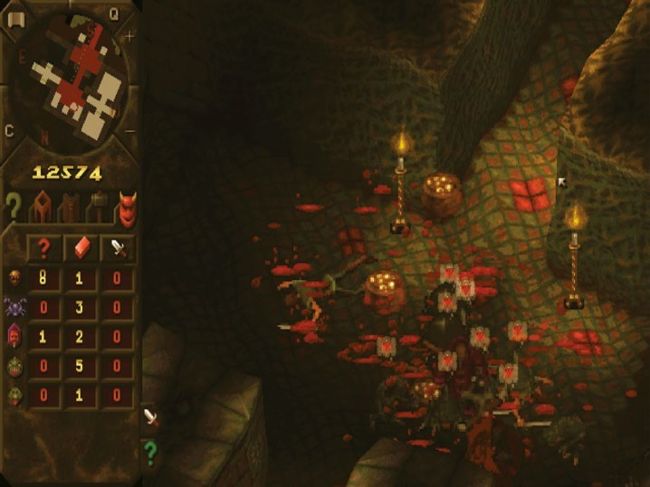
Task: Open the sword battle alert icon
Action: 150,416
